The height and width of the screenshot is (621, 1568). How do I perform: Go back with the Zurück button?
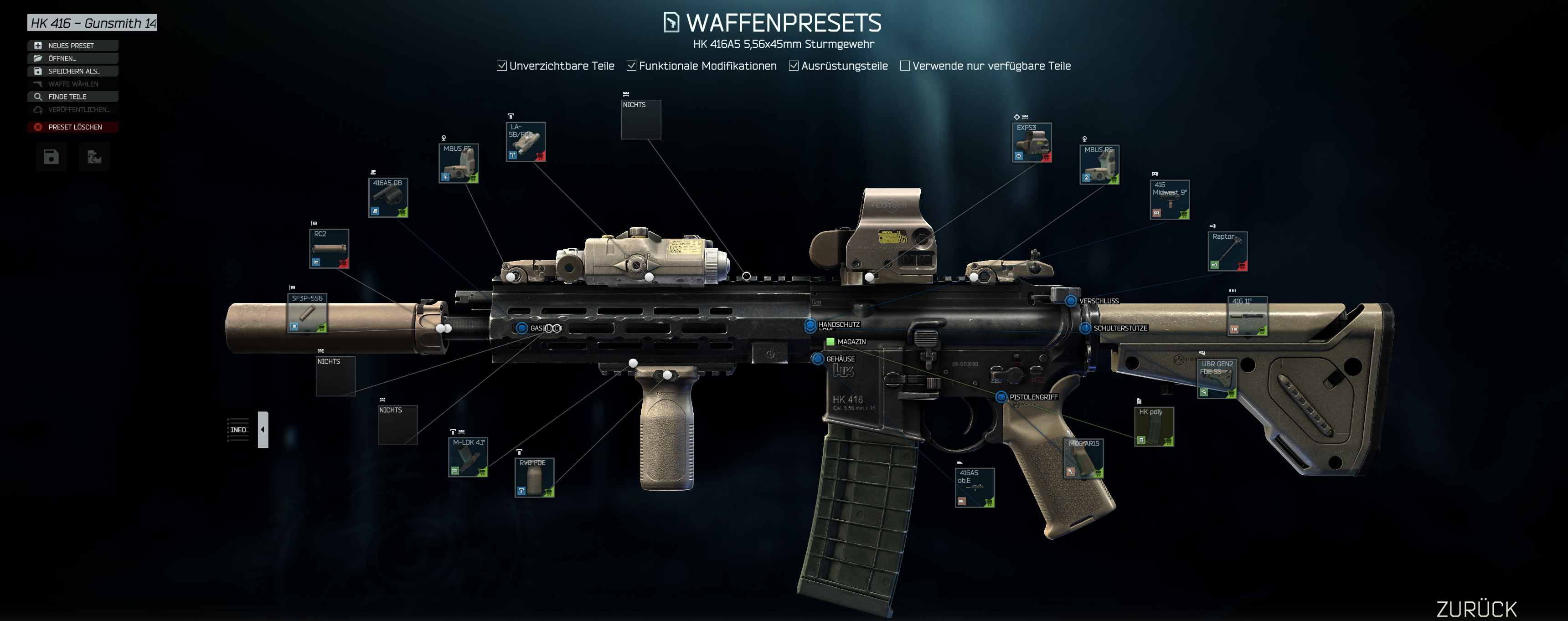(1476, 609)
